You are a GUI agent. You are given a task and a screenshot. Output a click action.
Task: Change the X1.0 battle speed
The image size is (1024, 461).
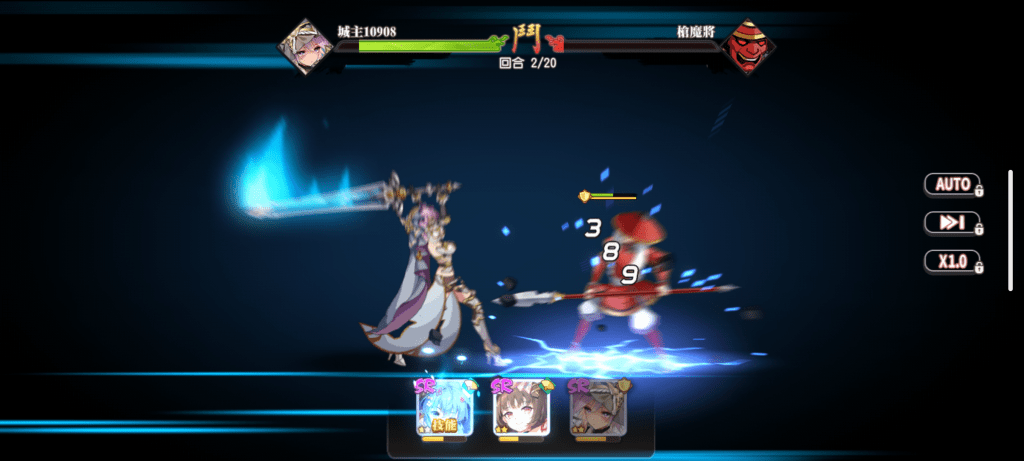click(953, 262)
